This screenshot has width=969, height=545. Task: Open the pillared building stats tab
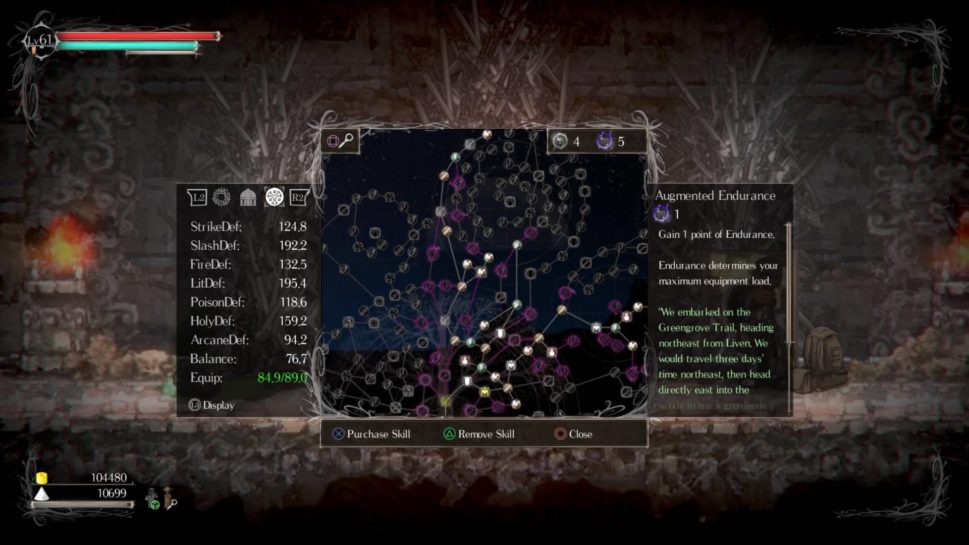248,197
